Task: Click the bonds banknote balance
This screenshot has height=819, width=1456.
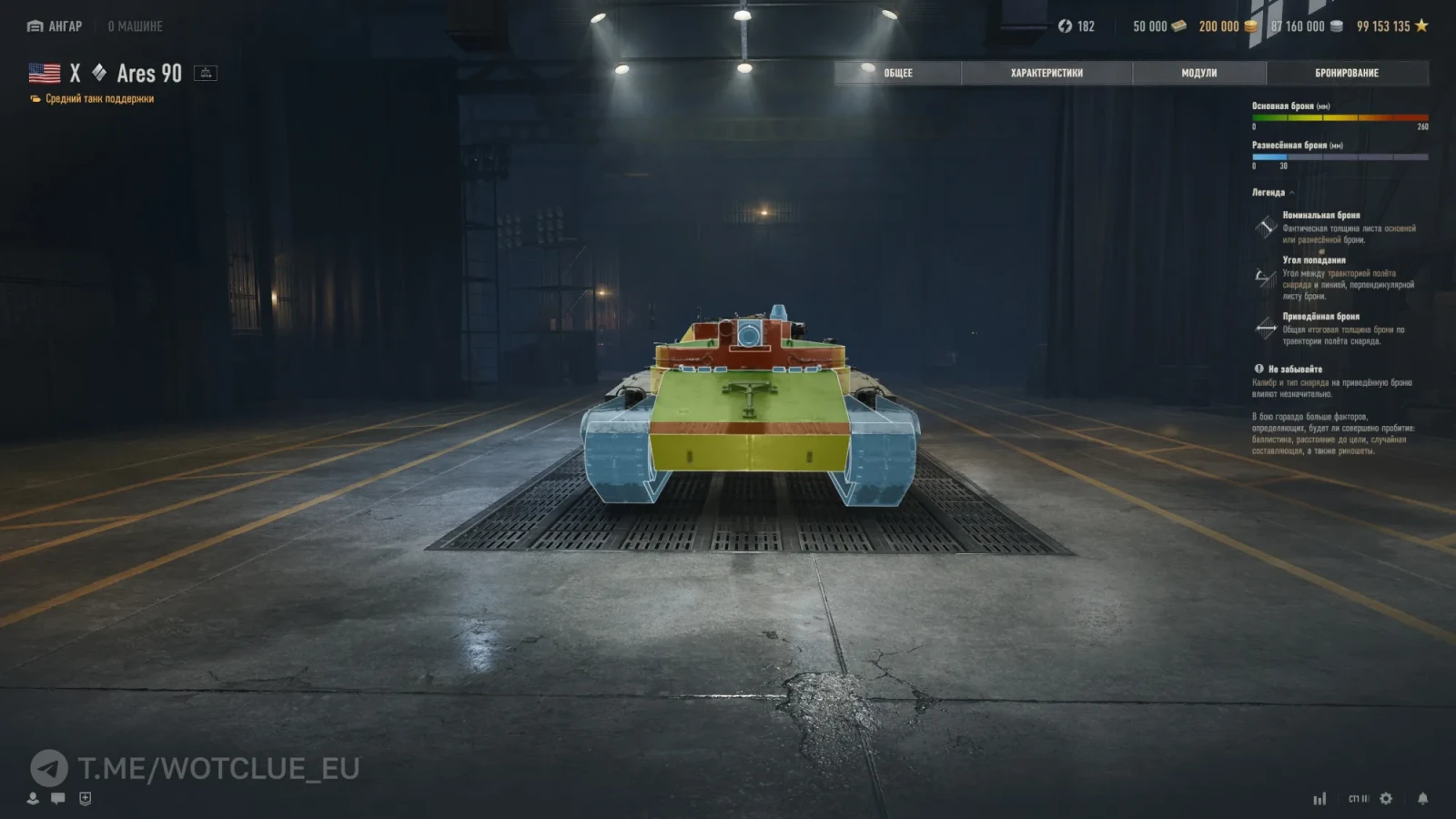Action: tap(1159, 26)
